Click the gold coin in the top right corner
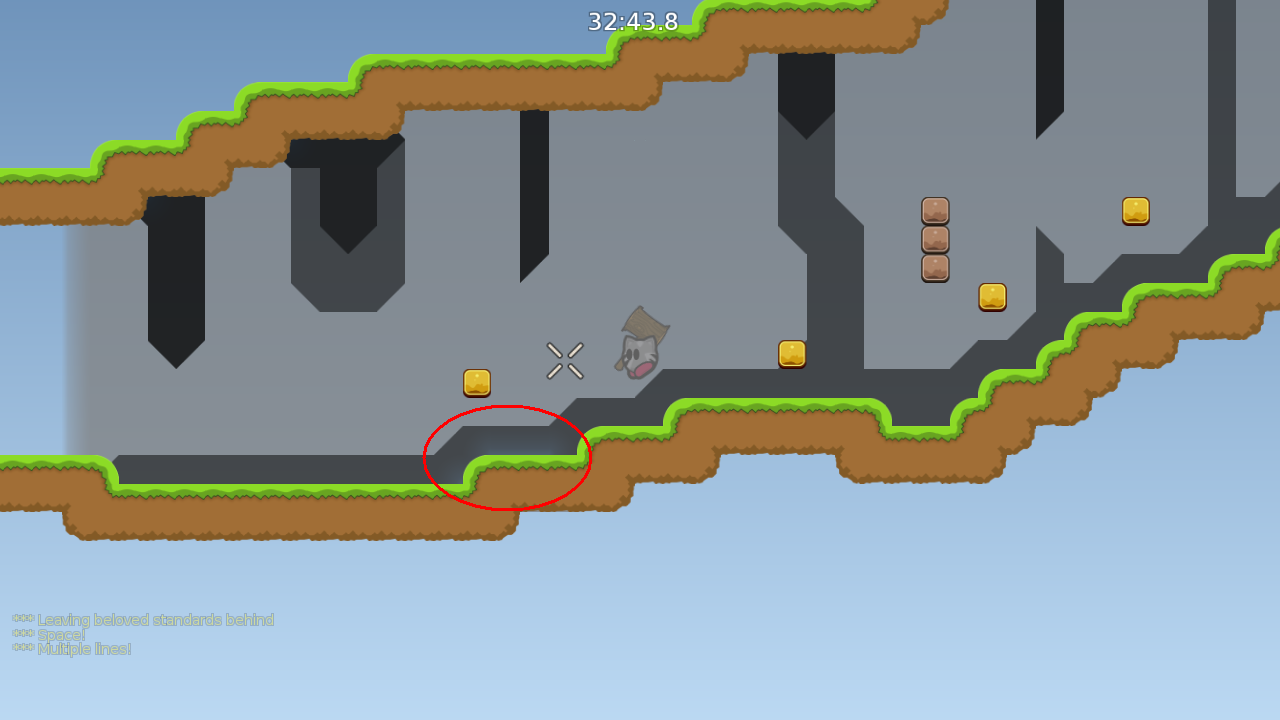1280x720 pixels. pyautogui.click(x=1136, y=211)
